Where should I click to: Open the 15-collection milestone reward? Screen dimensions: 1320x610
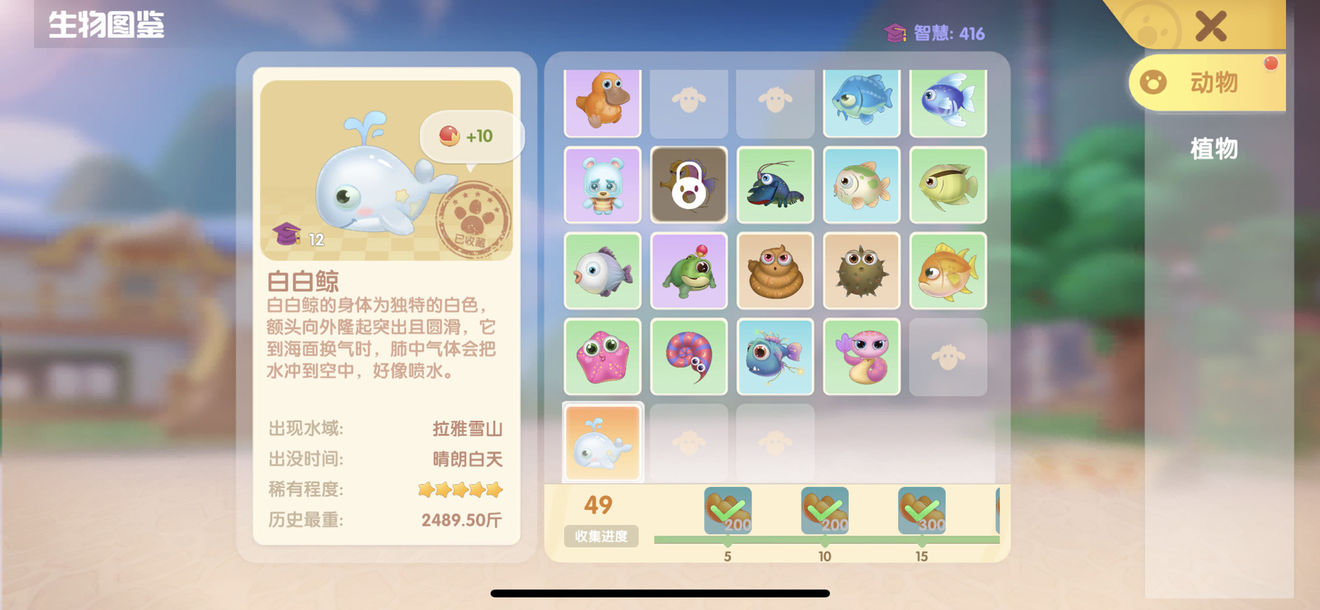[921, 511]
